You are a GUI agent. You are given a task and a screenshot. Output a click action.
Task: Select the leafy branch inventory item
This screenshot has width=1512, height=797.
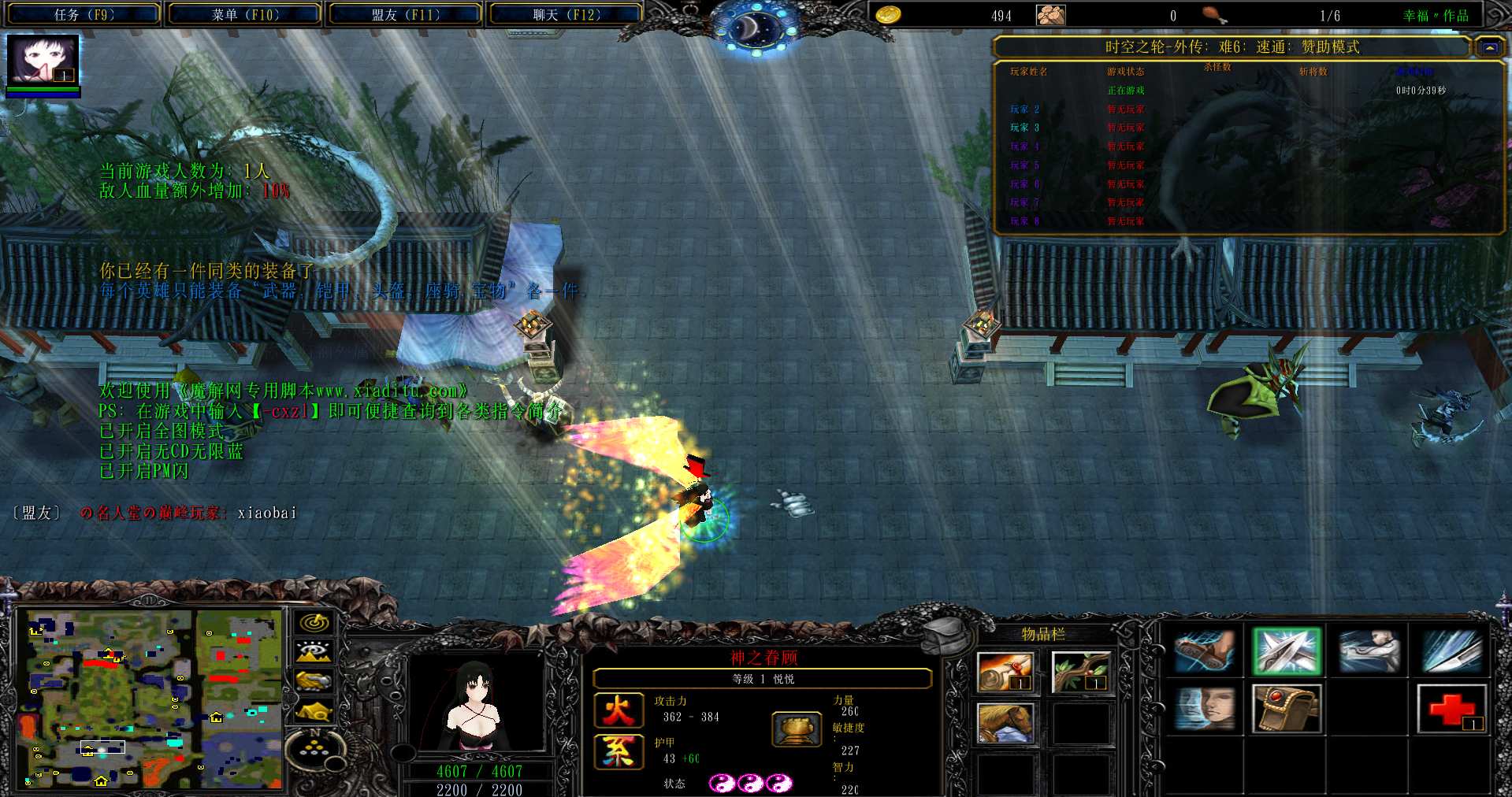coord(1080,672)
